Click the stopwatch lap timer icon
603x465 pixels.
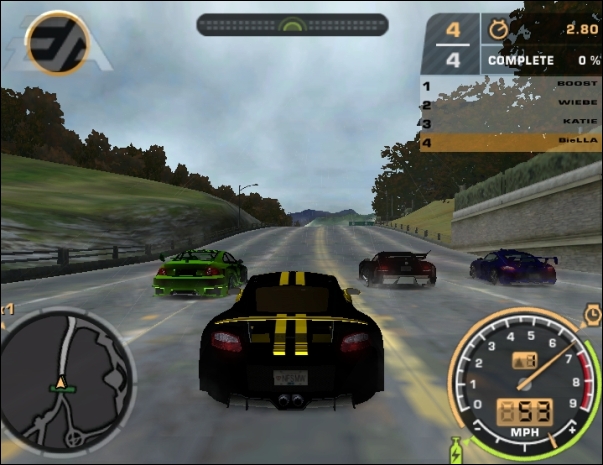click(498, 29)
